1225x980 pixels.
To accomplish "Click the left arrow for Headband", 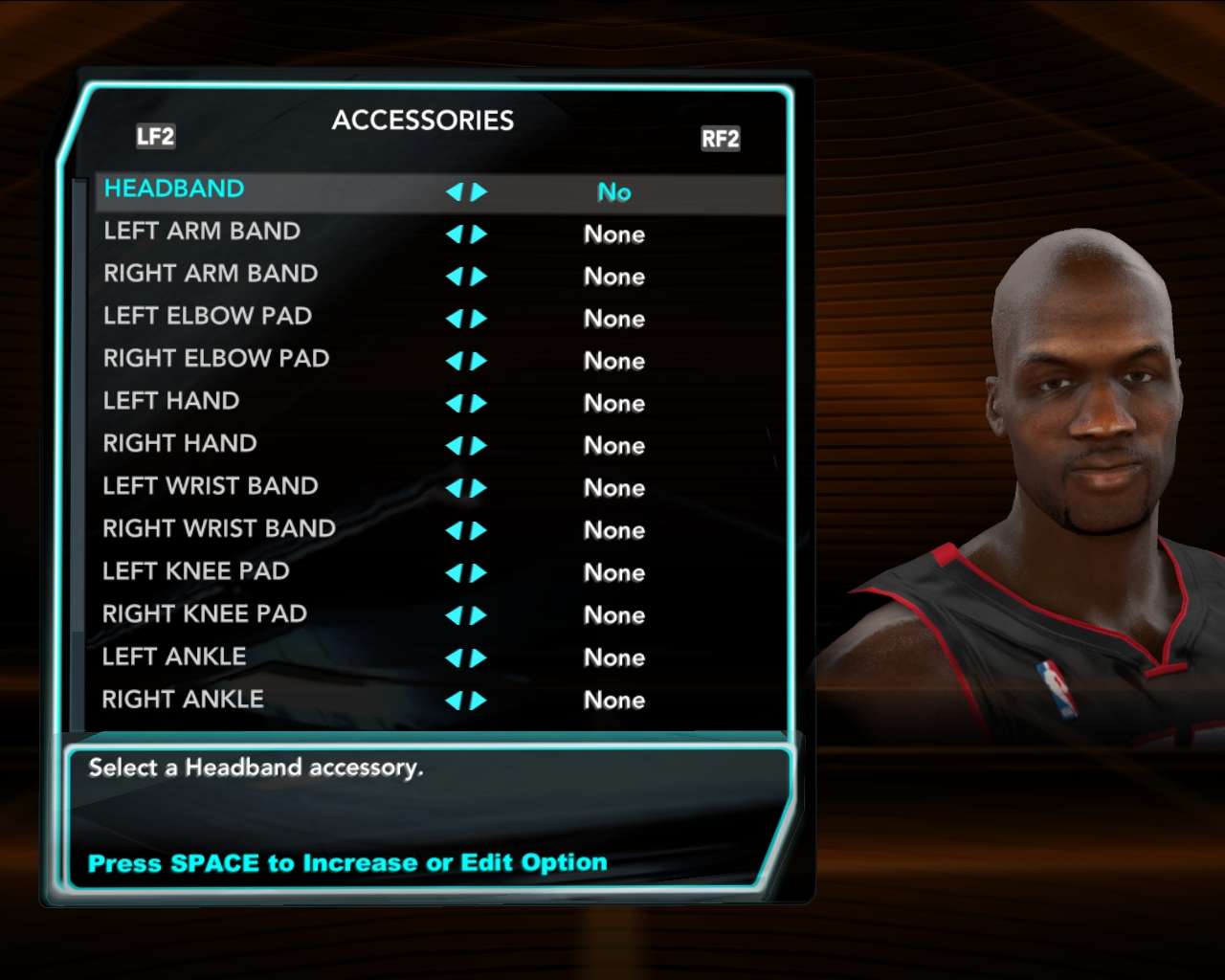I will coord(454,192).
